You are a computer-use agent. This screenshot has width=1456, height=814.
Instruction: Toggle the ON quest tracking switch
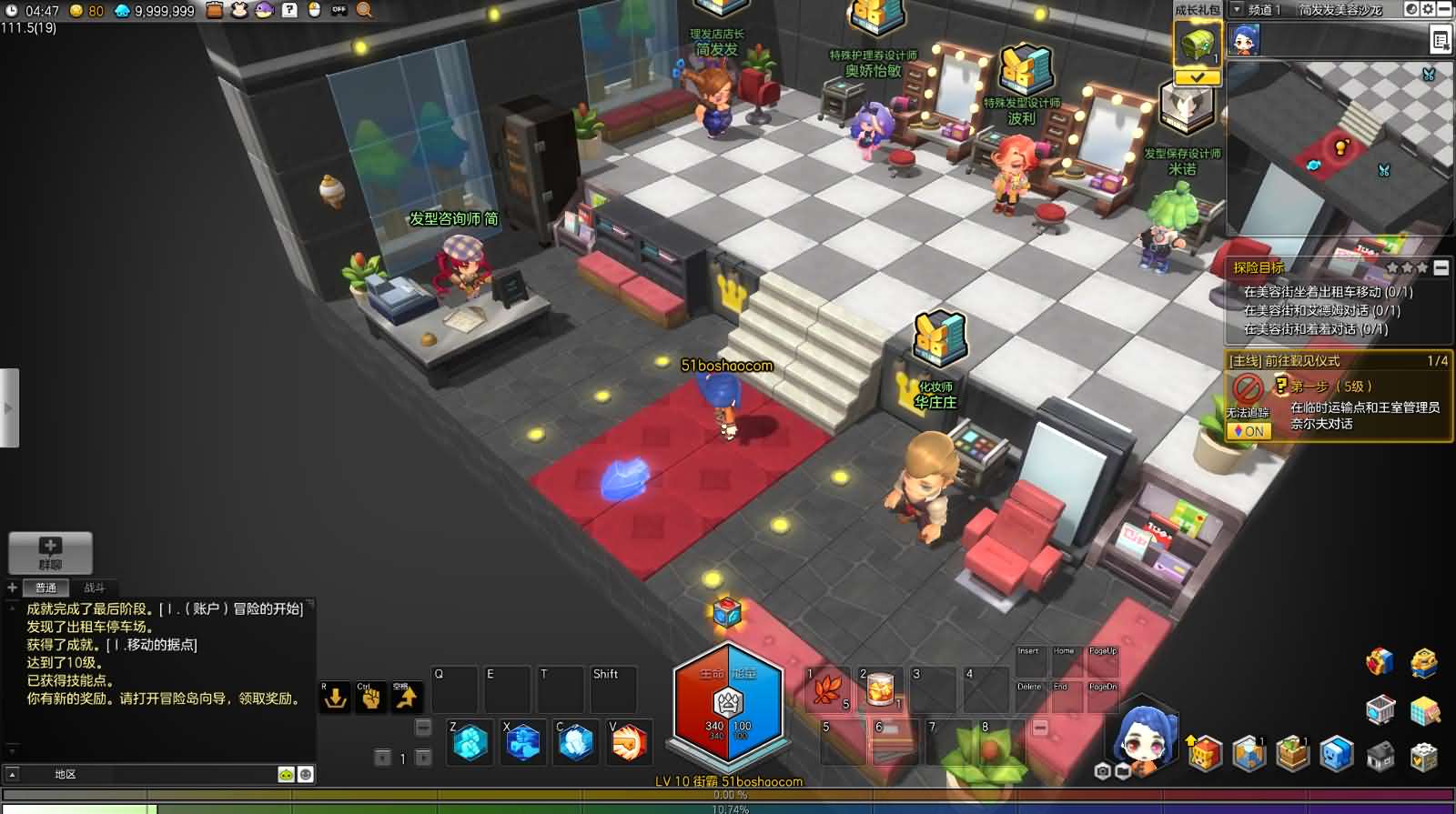click(x=1251, y=431)
